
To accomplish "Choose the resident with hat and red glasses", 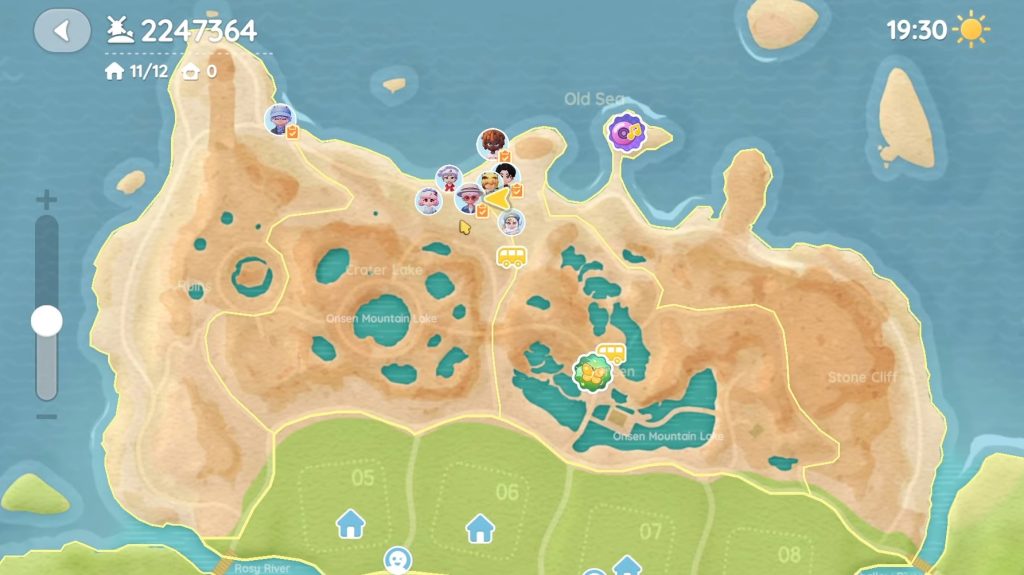I will click(x=468, y=197).
